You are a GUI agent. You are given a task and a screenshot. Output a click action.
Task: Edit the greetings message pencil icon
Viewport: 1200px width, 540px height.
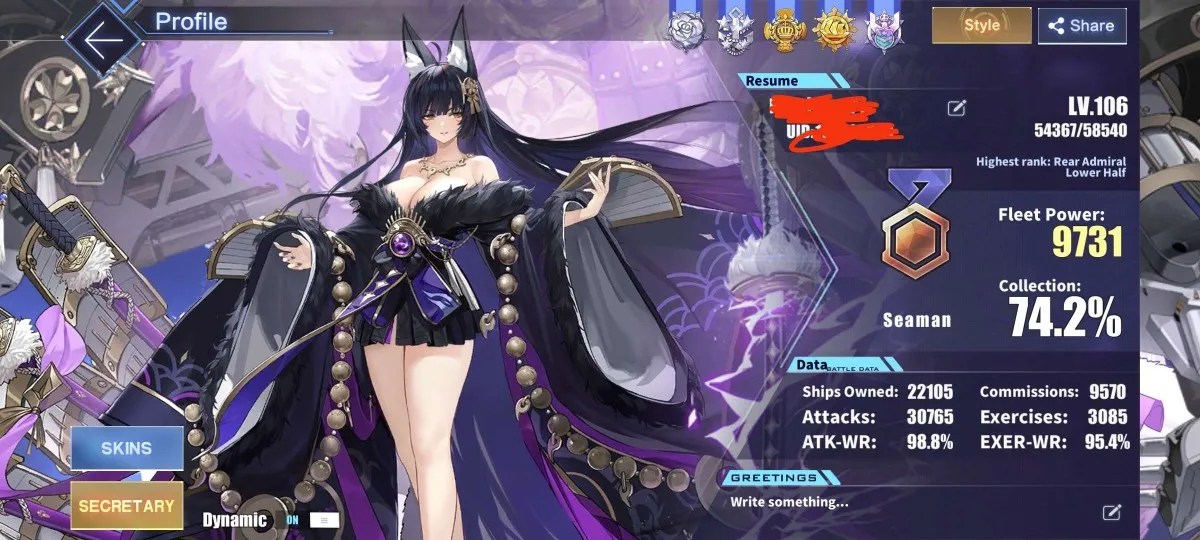[1111, 512]
